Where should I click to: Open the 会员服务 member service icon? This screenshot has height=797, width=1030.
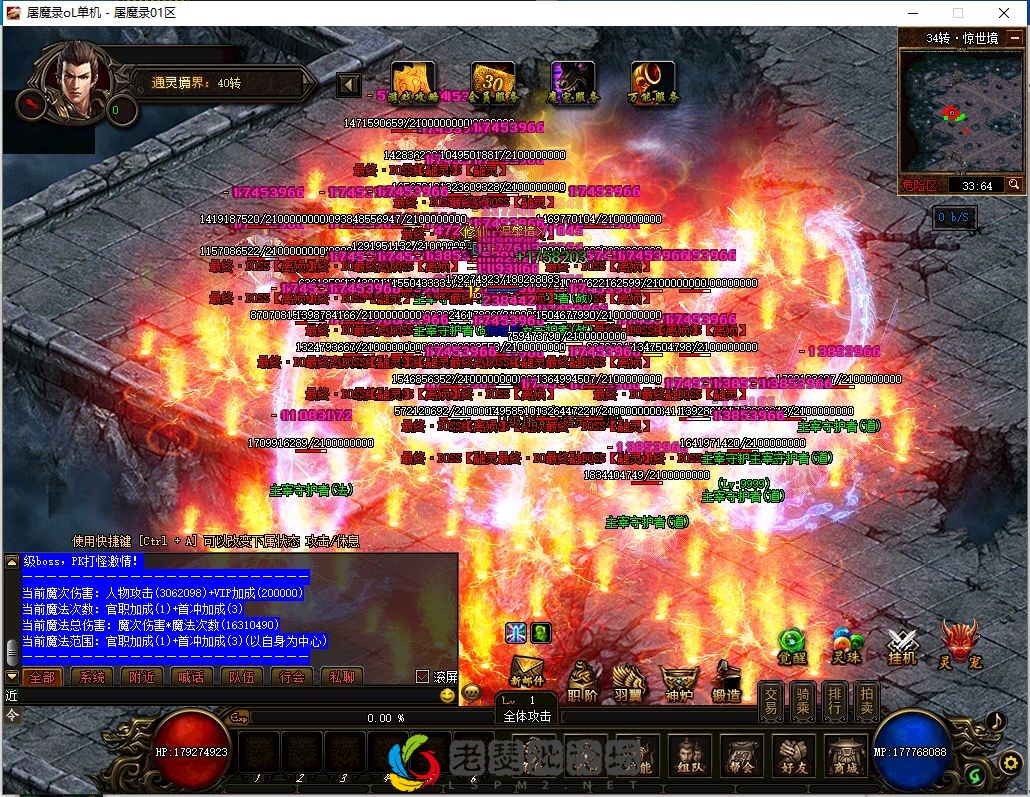coord(492,81)
